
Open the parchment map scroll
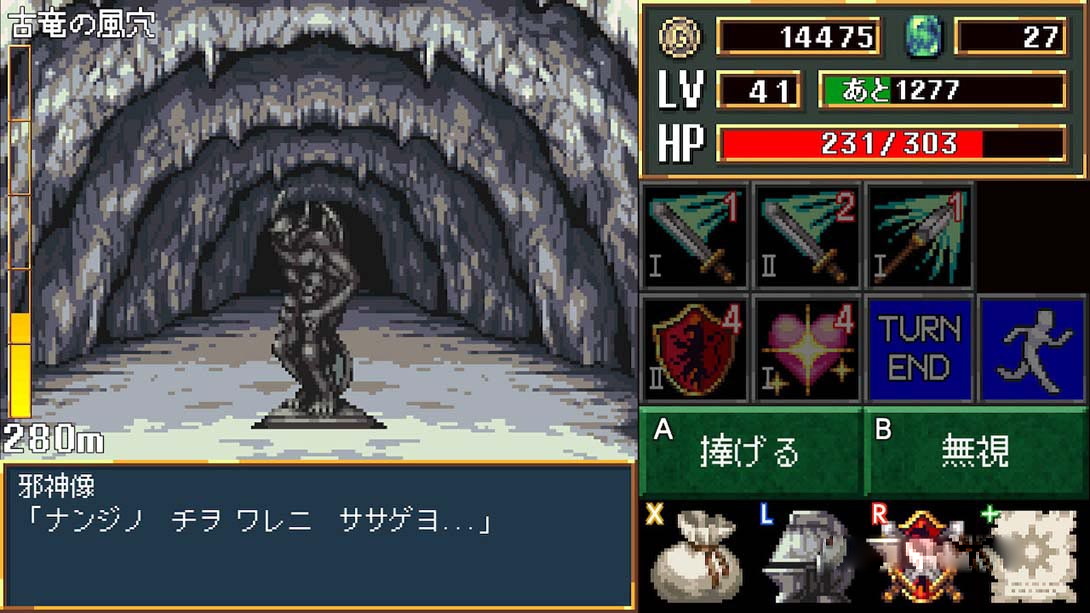click(1030, 555)
